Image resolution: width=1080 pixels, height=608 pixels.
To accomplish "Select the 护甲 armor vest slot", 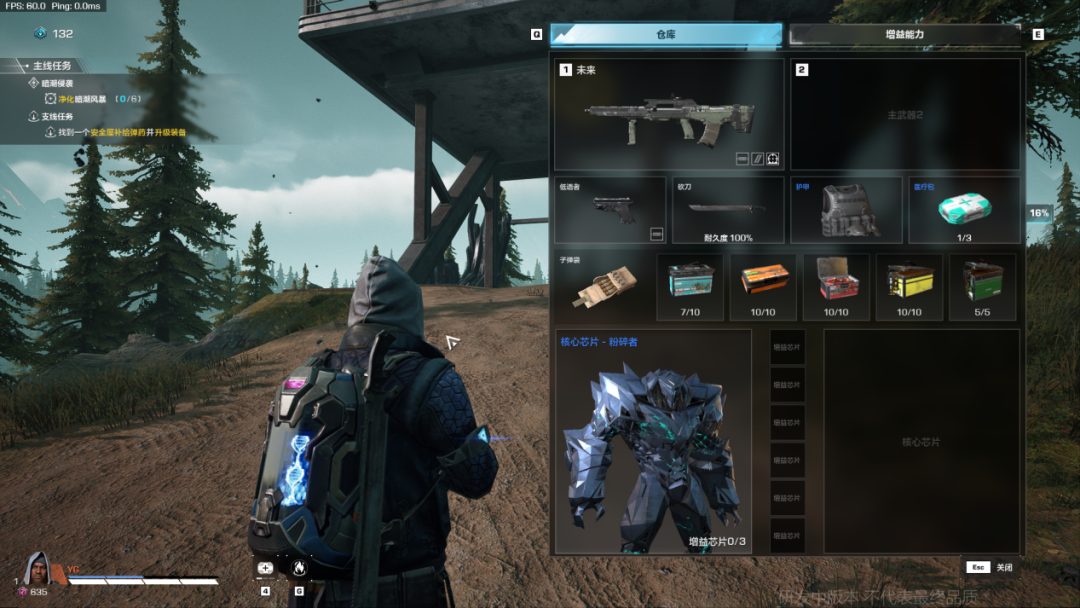I will click(x=846, y=210).
